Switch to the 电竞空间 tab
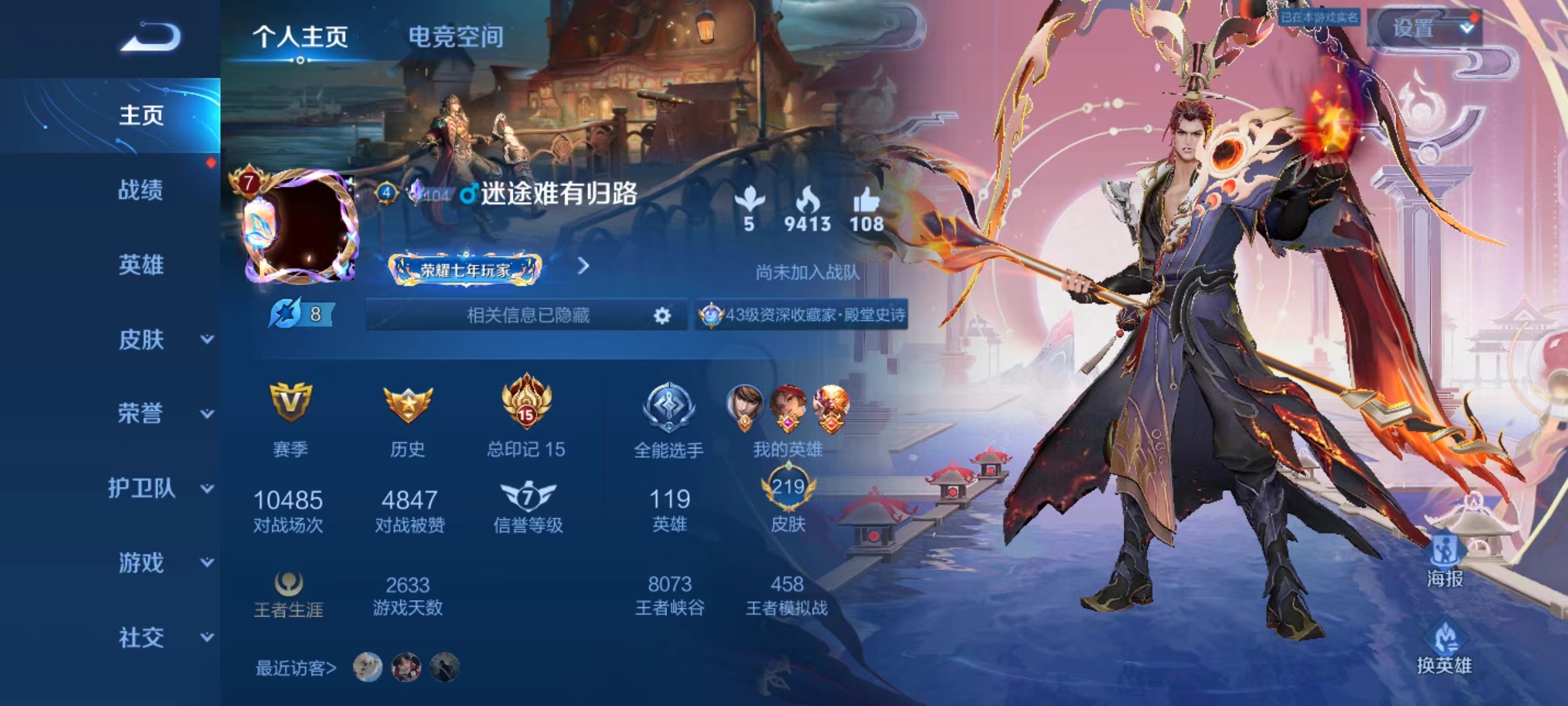This screenshot has width=1568, height=706. [x=455, y=37]
